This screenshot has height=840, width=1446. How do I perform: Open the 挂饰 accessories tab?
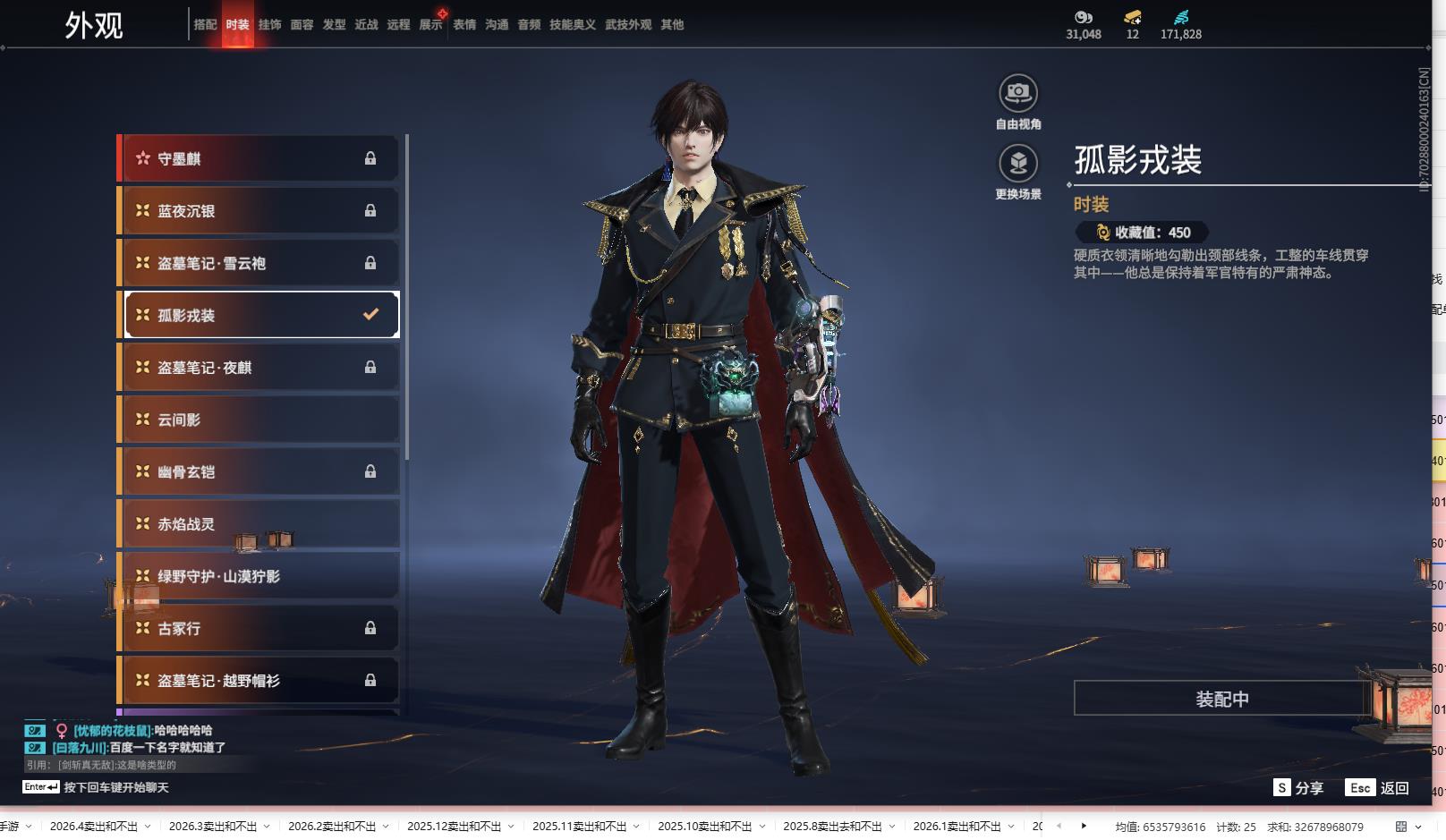[x=269, y=25]
